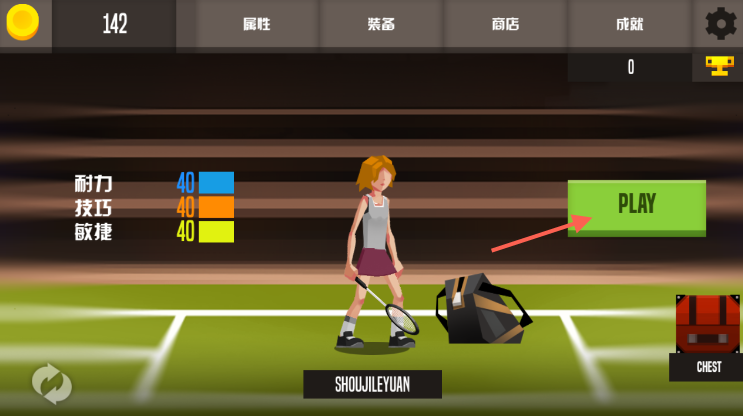Edit the SHOUJILEYUAN player name label
Screen dimensions: 743x416
pos(372,384)
